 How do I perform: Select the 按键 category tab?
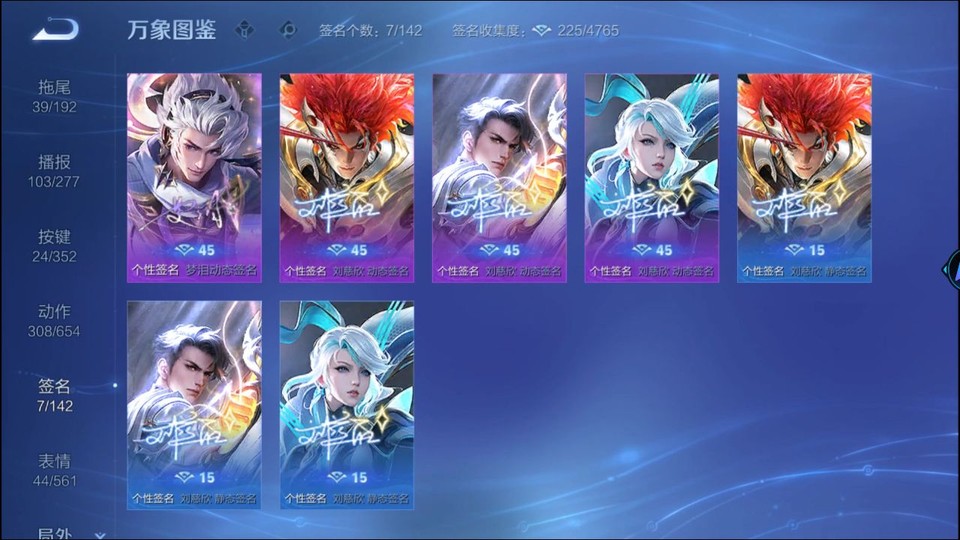pos(55,246)
